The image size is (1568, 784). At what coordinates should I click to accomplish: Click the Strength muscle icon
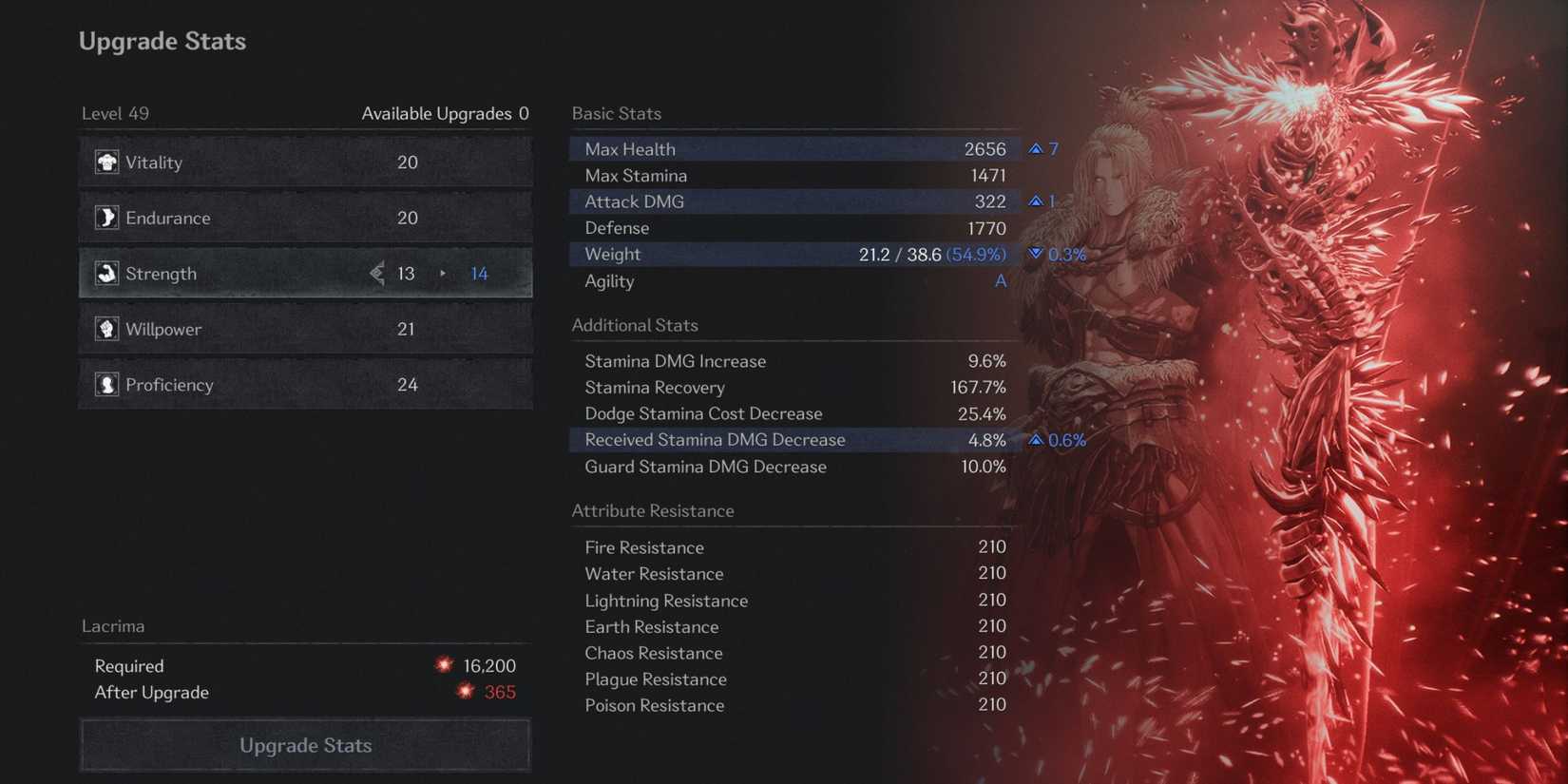click(x=105, y=273)
